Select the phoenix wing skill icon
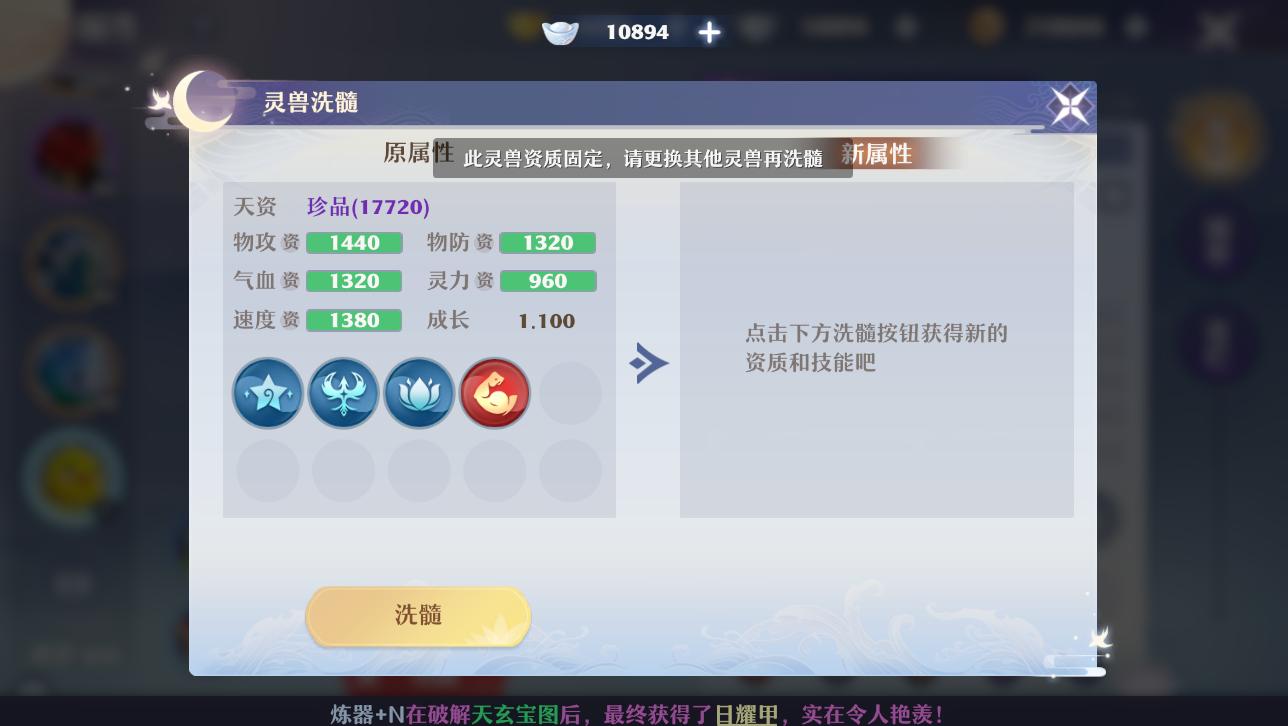1288x726 pixels. pos(343,392)
